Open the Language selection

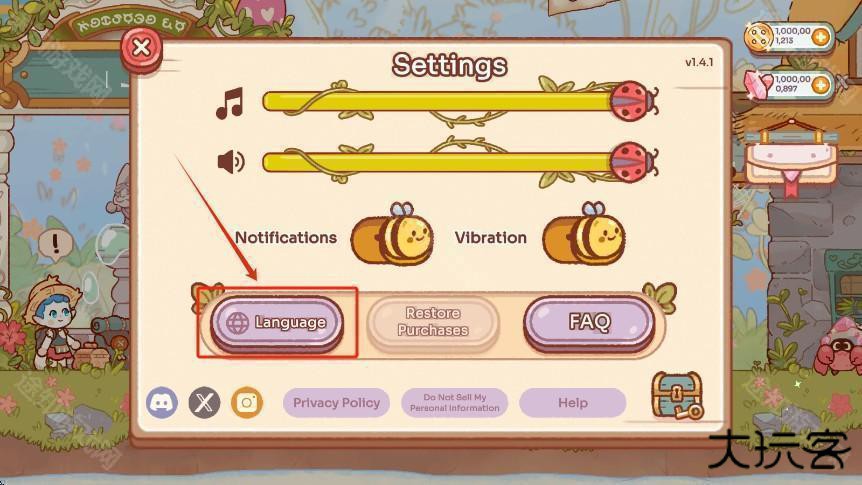click(277, 322)
